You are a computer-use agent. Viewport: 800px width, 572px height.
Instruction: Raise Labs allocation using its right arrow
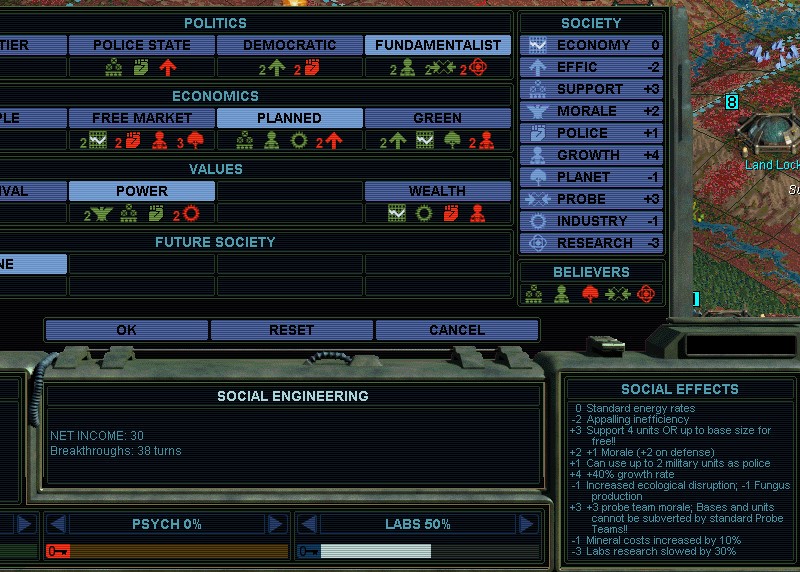(526, 524)
